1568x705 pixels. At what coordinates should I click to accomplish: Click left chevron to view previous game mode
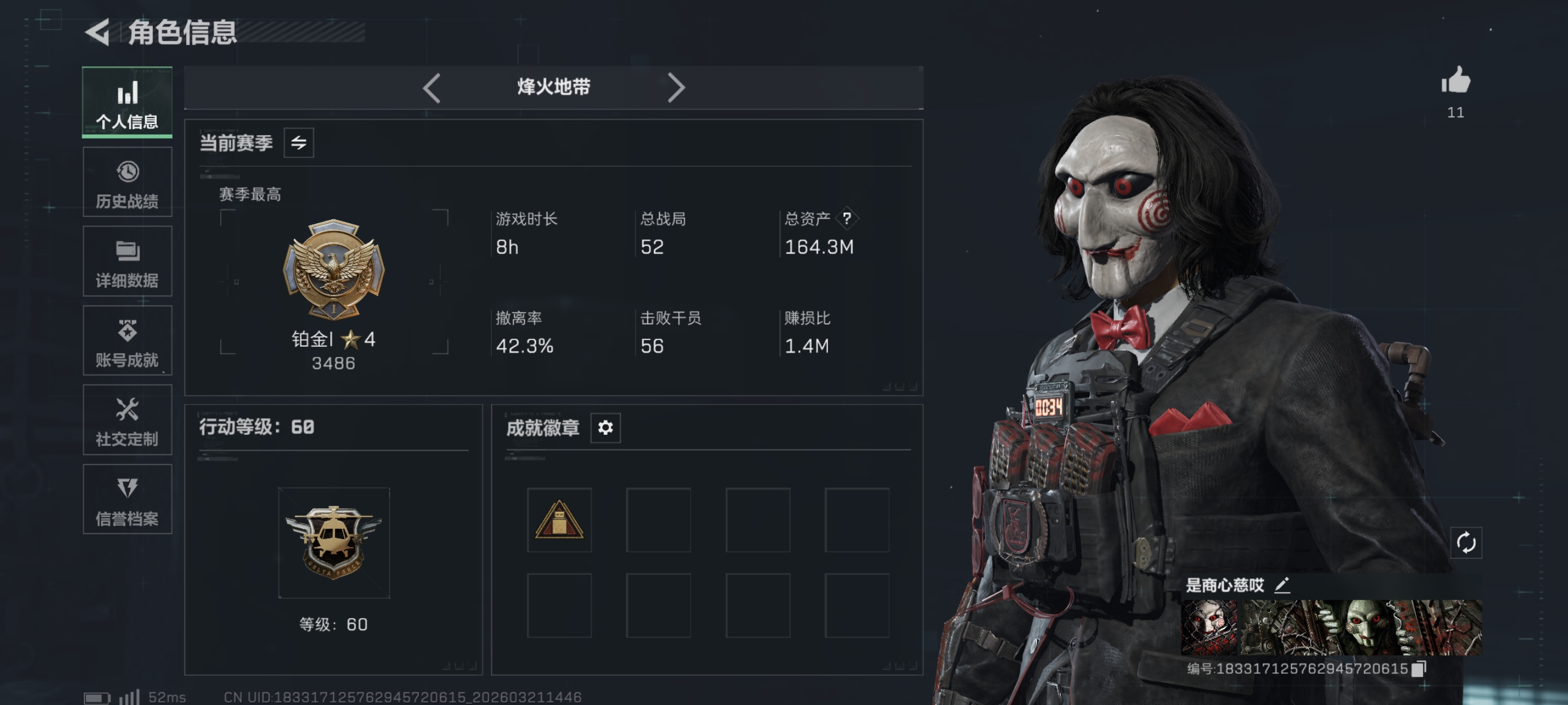tap(432, 87)
